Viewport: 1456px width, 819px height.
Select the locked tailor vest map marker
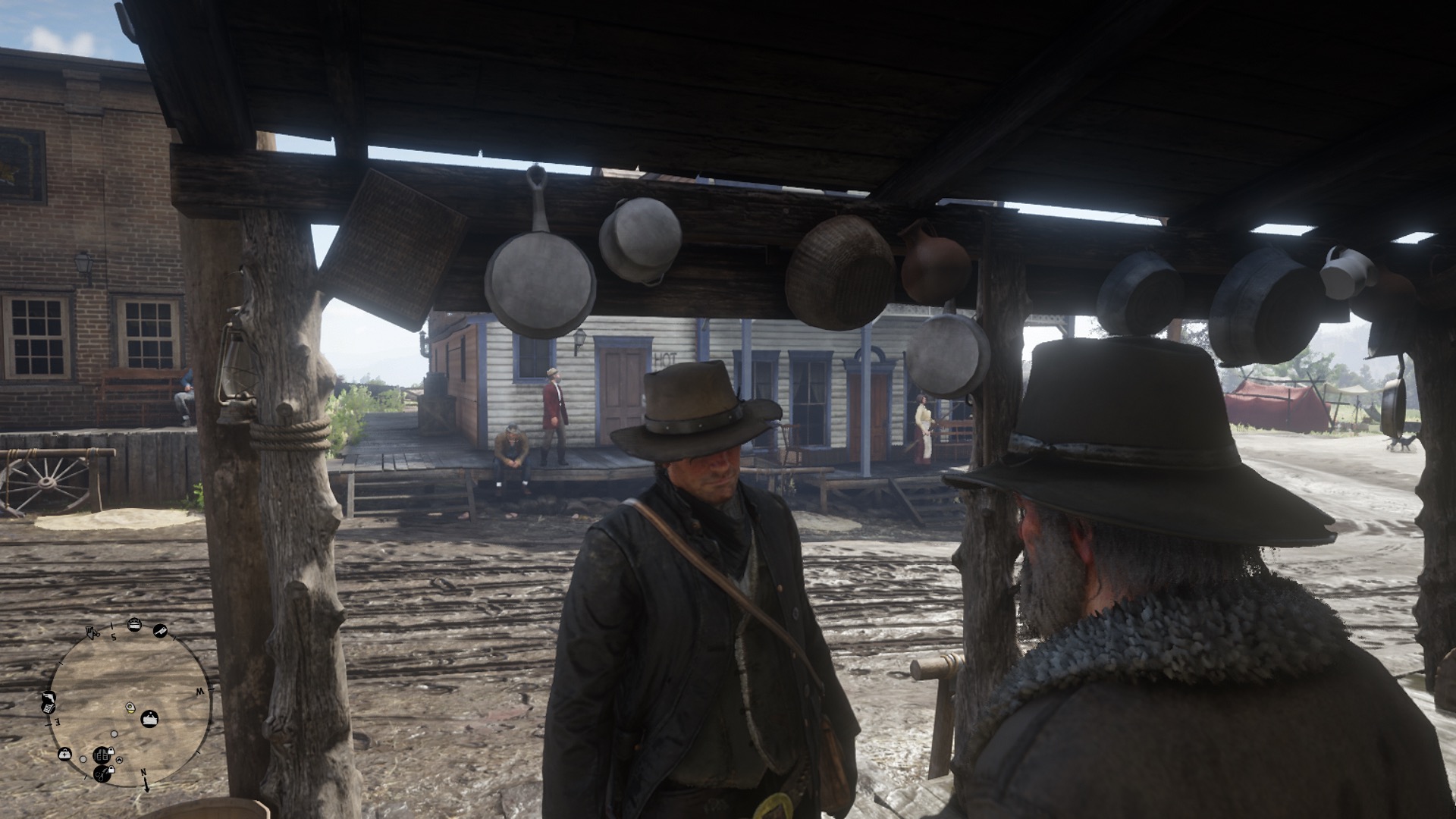pos(102,754)
